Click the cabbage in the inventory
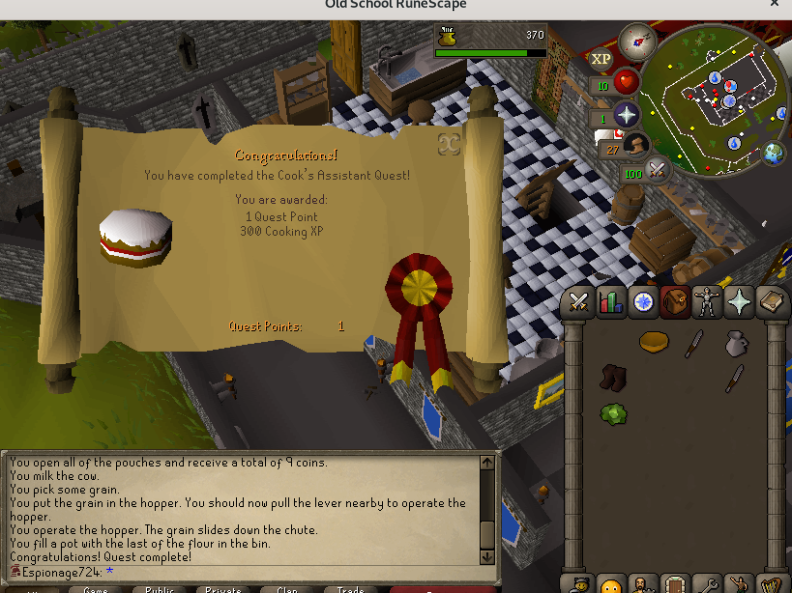This screenshot has height=593, width=792. click(x=613, y=413)
